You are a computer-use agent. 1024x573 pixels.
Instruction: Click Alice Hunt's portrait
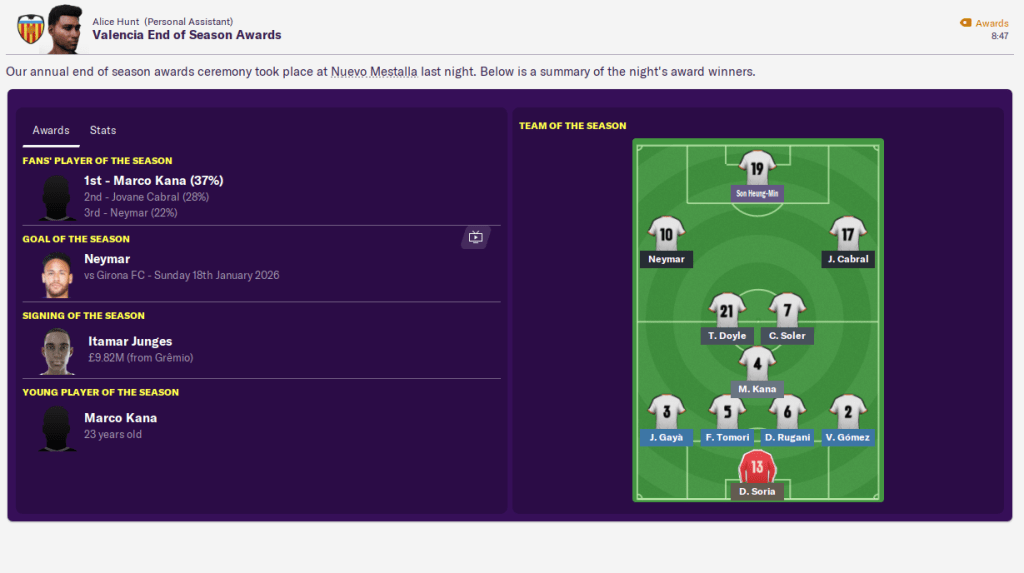point(65,27)
